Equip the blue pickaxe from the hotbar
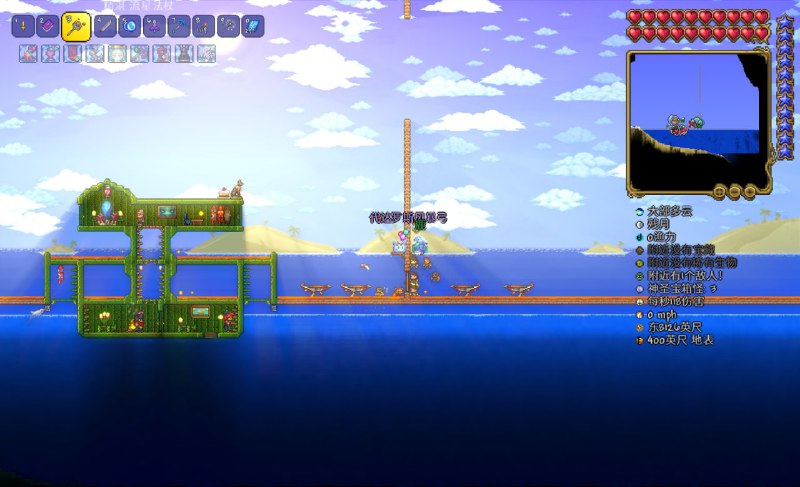 click(178, 26)
